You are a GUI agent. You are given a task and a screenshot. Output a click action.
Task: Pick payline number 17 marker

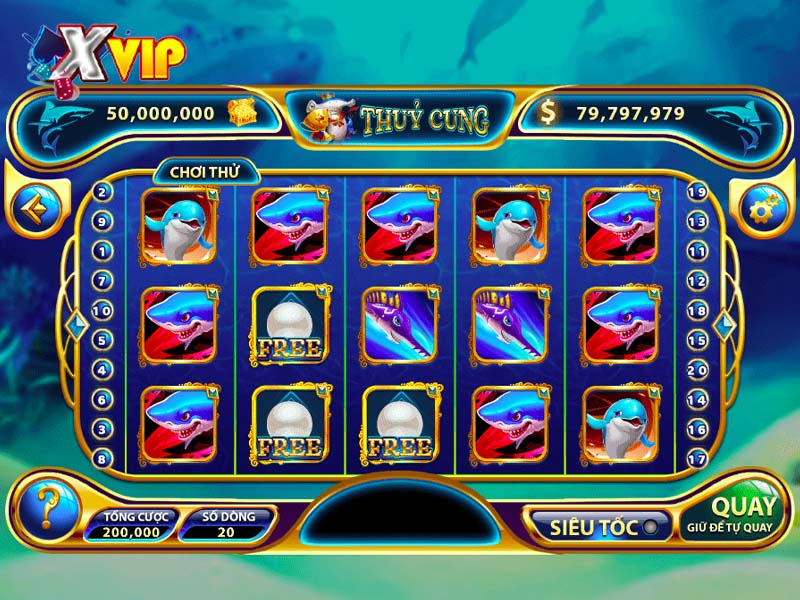[698, 459]
